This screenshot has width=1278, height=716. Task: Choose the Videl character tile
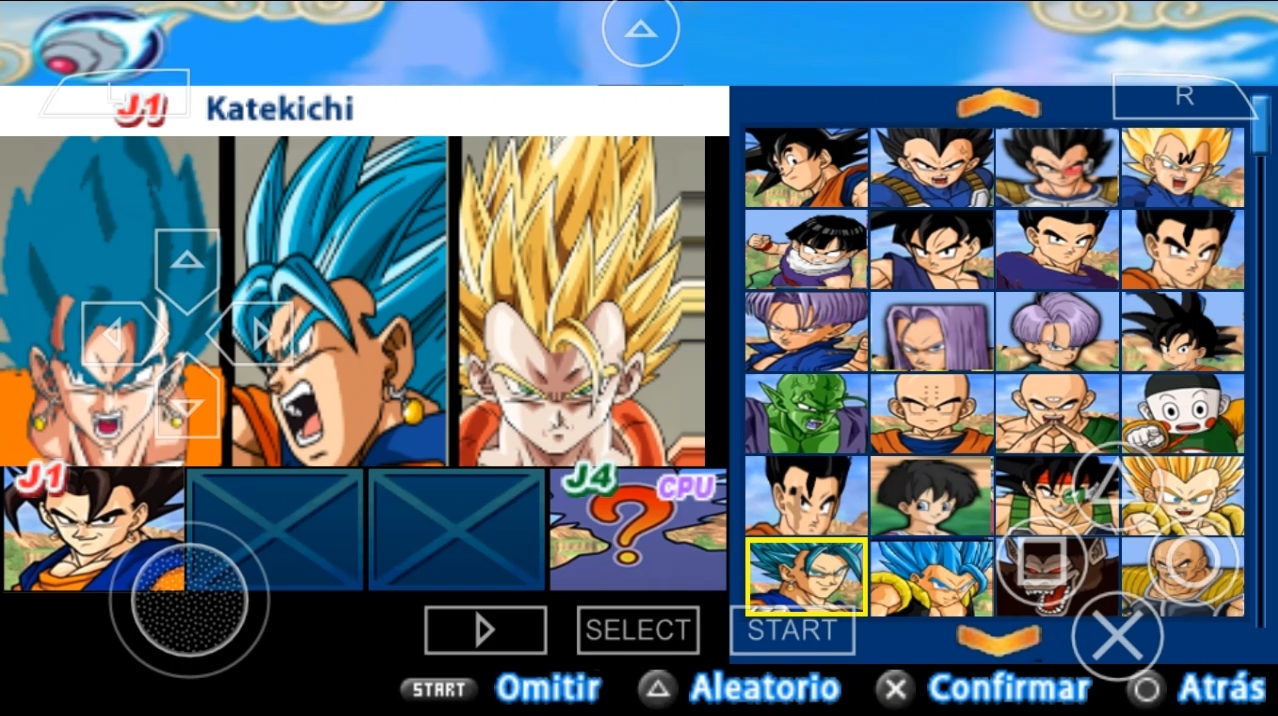tap(931, 495)
